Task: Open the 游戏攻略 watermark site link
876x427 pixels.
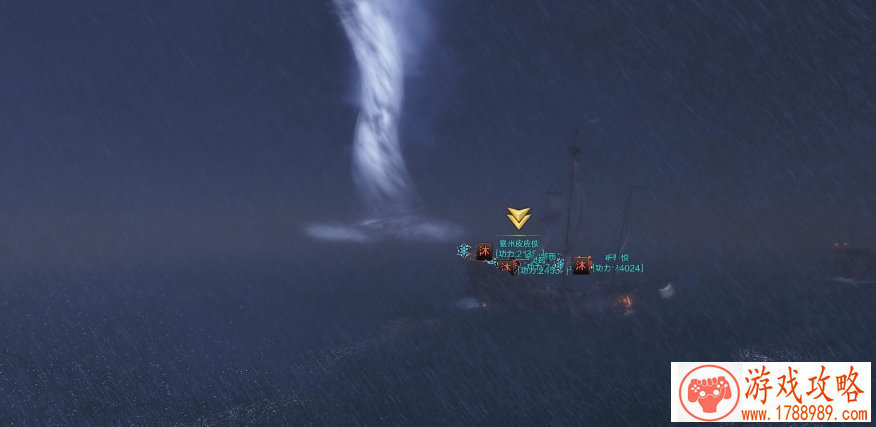Action: (770, 392)
